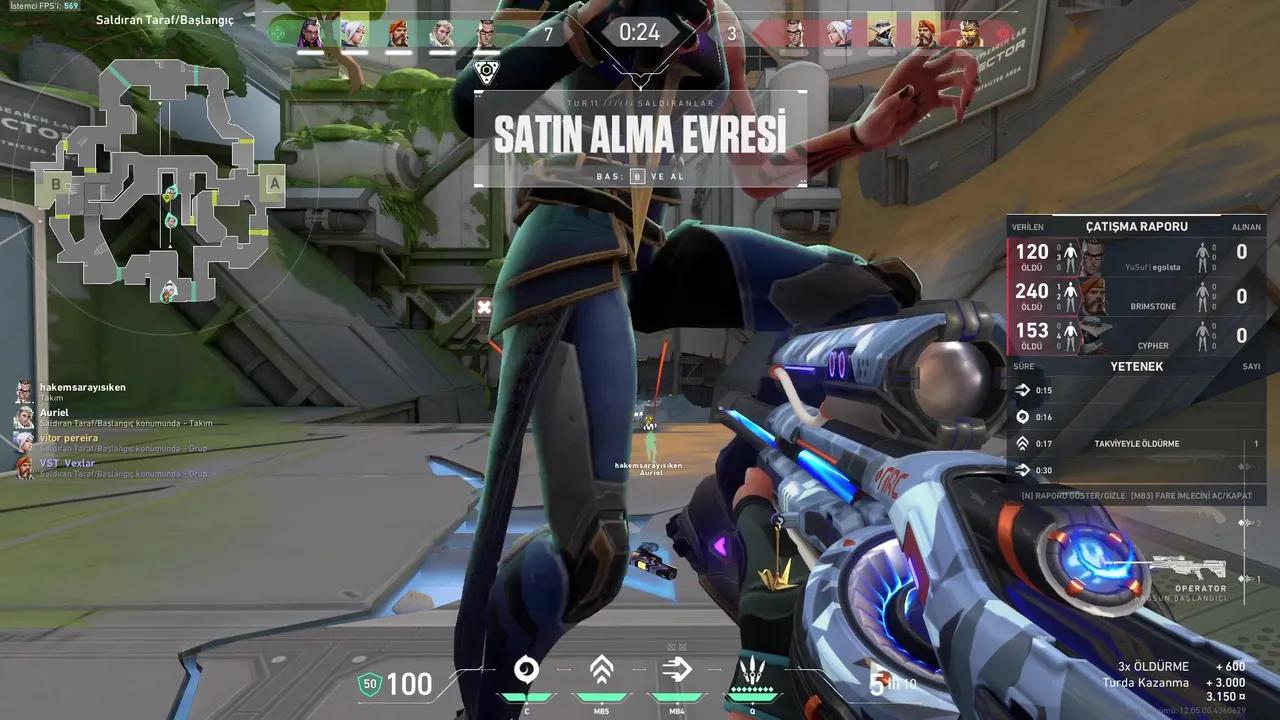1280x720 pixels.
Task: Select the Updraft ability icon above MB5
Action: 602,668
